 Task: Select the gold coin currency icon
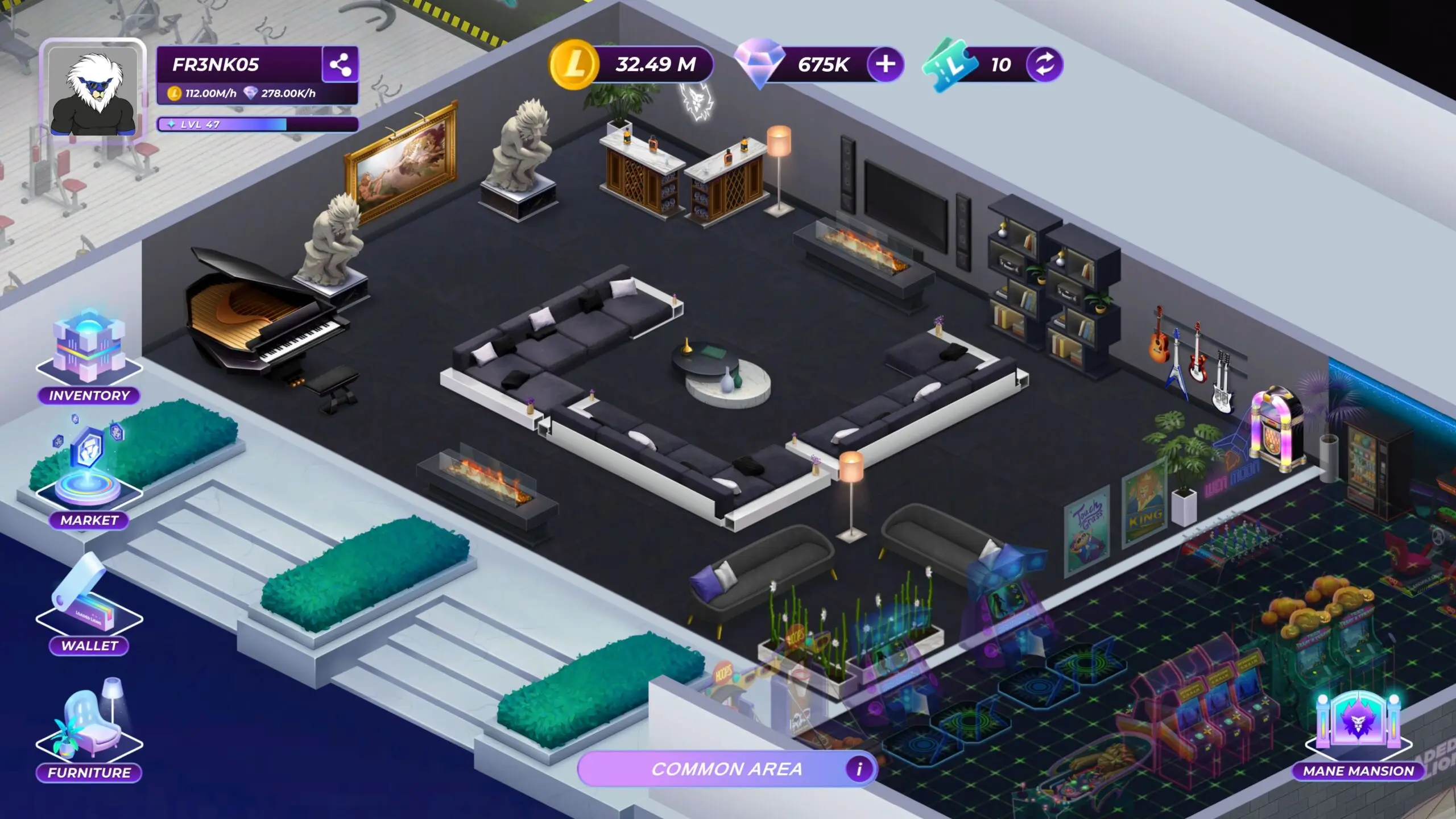point(574,64)
